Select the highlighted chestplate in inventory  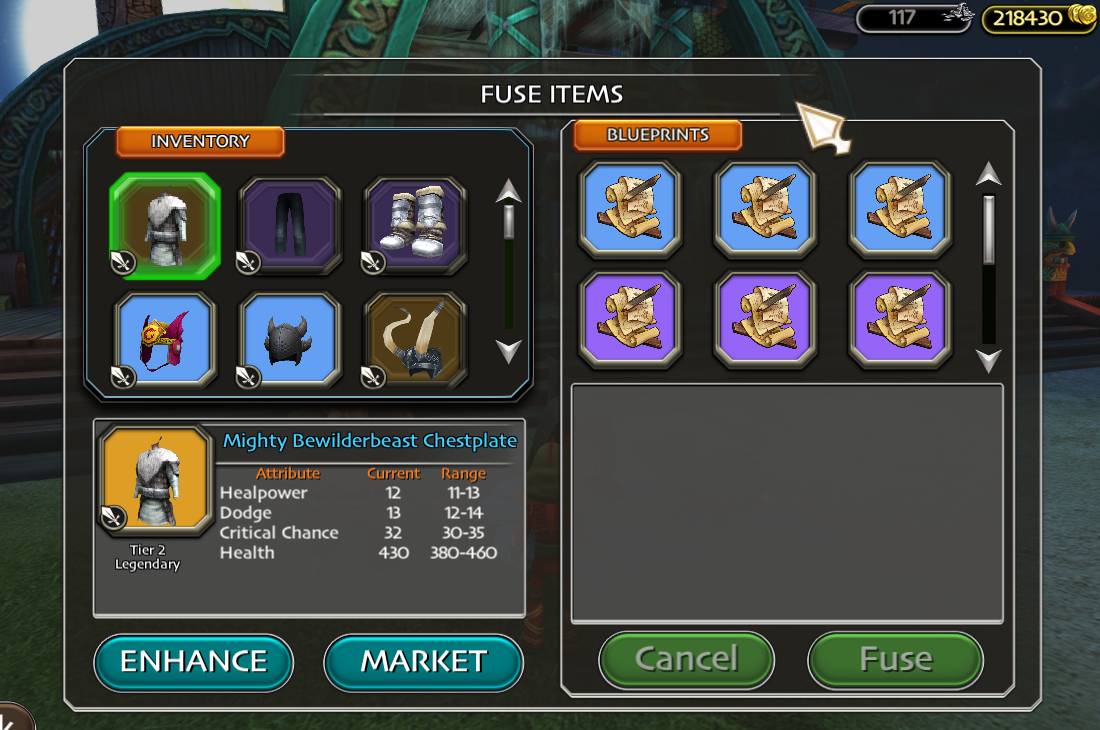[164, 225]
